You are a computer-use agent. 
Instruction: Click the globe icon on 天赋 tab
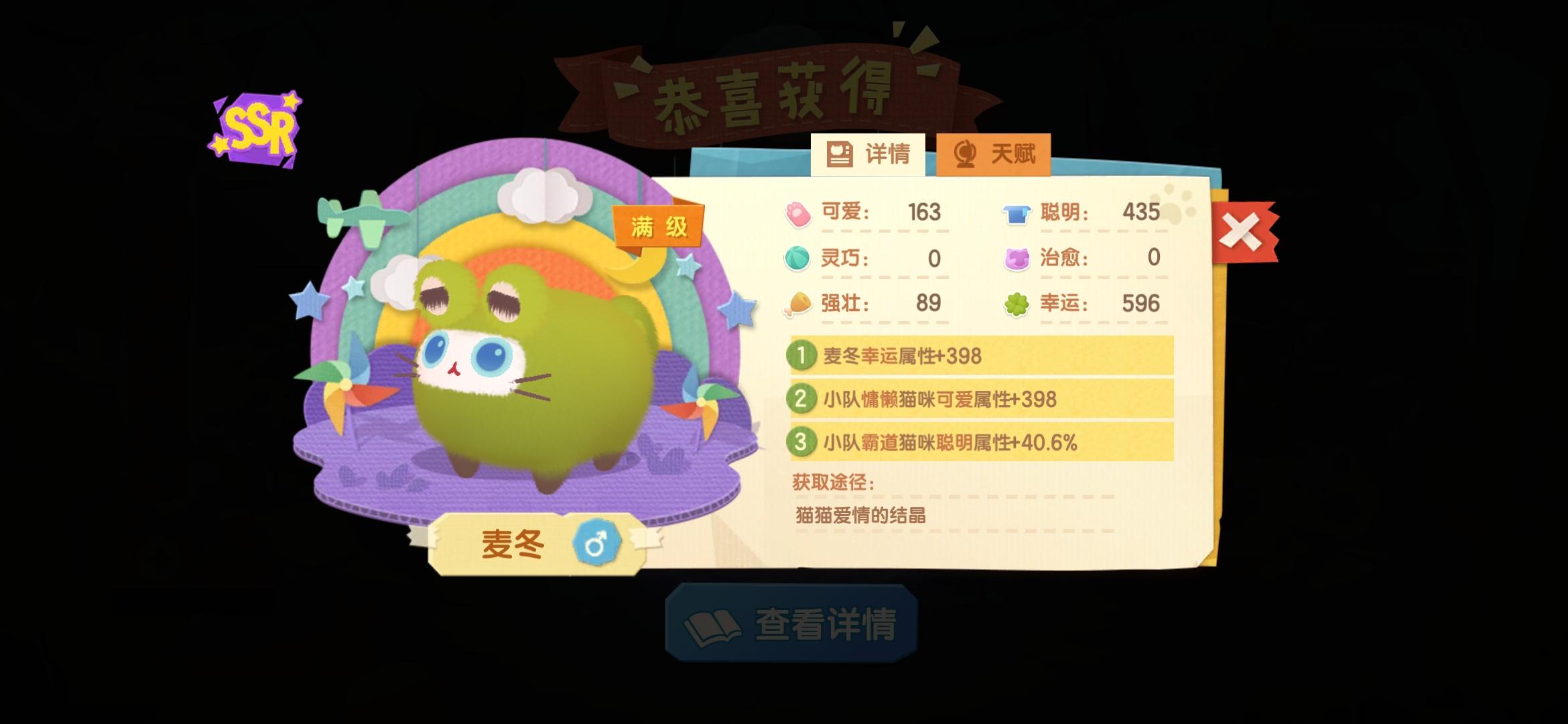tap(965, 154)
